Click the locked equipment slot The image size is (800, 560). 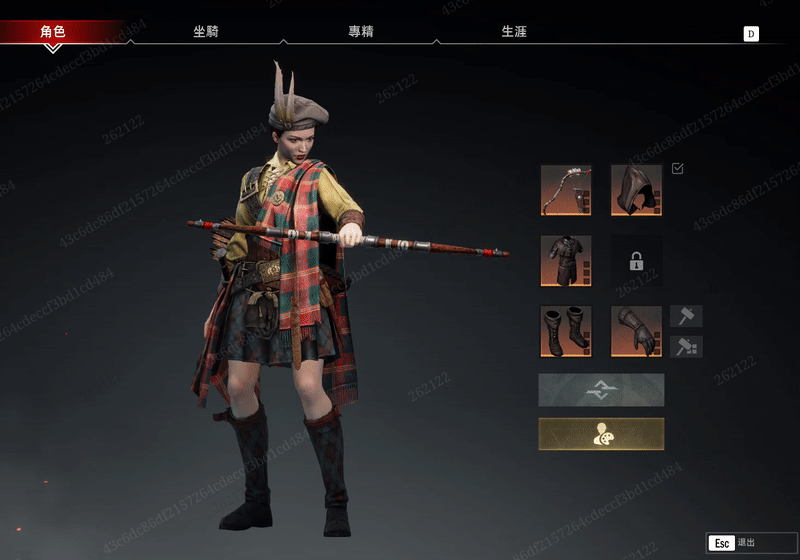[636, 261]
